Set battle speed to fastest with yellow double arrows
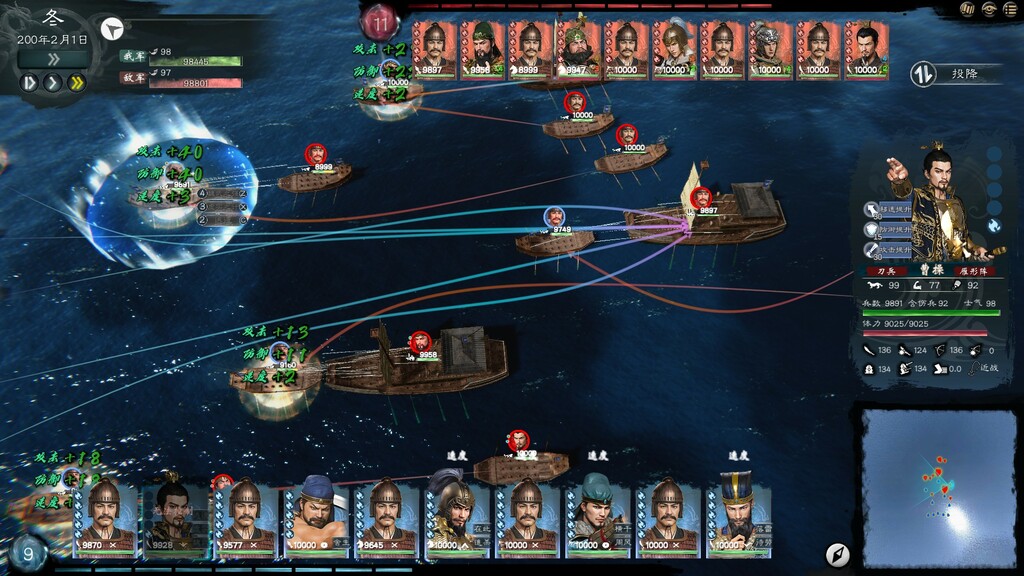This screenshot has height=576, width=1024. coord(75,82)
